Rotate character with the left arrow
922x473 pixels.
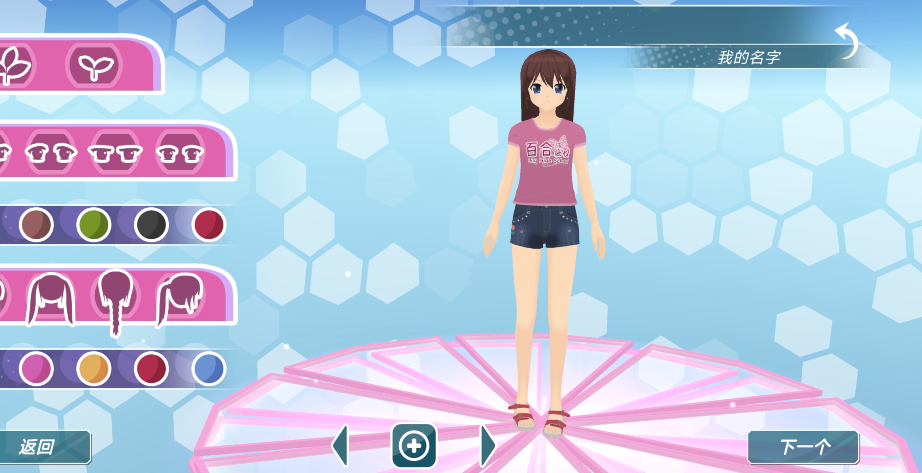pos(341,446)
